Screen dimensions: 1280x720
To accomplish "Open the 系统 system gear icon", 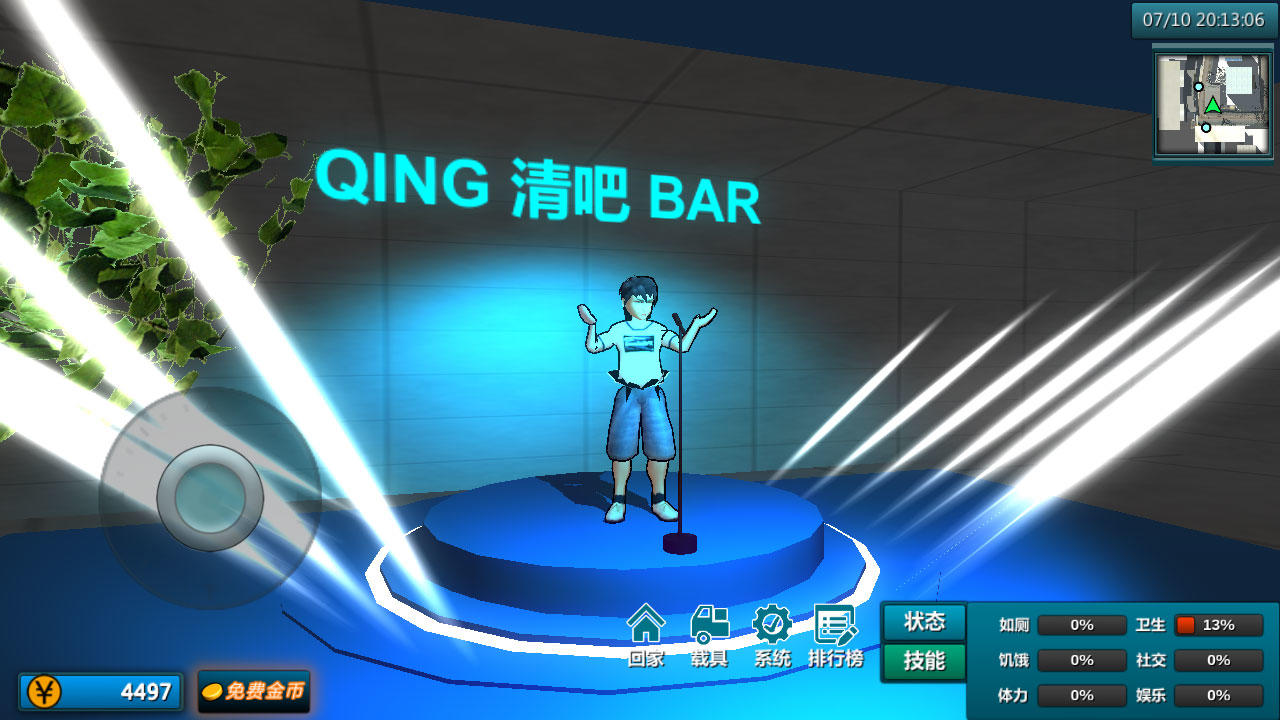I will click(x=773, y=630).
